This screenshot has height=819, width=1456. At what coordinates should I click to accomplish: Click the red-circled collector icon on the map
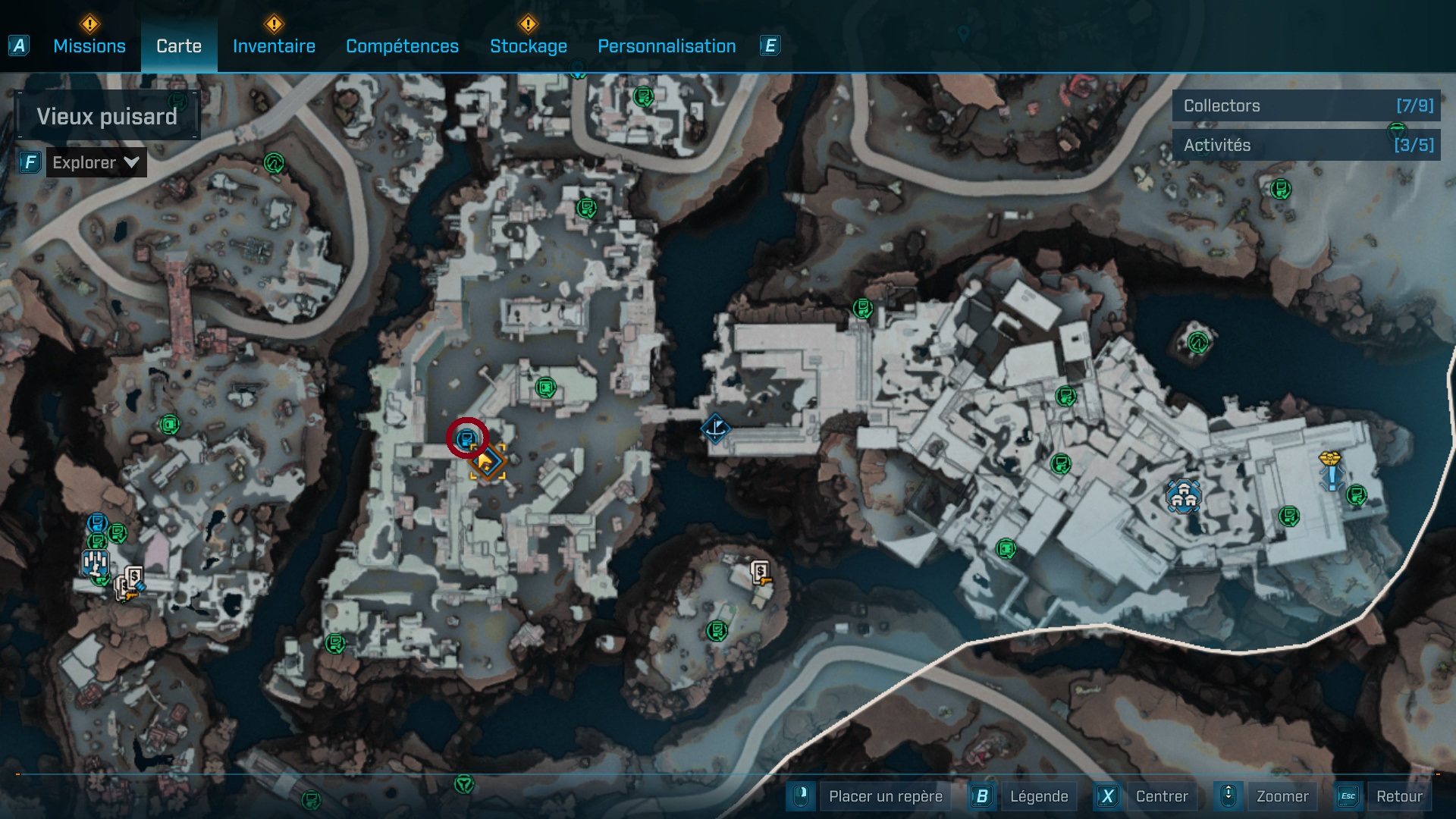click(467, 439)
